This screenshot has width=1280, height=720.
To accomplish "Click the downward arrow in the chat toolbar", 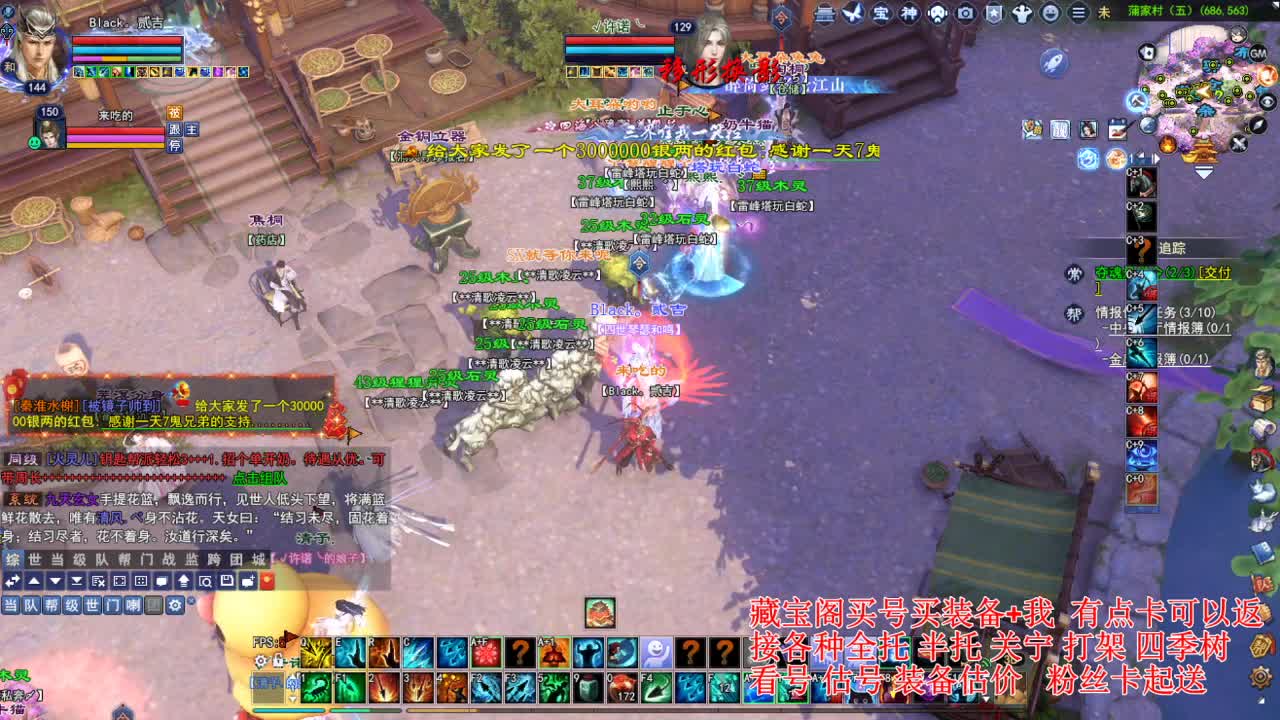I will point(56,578).
